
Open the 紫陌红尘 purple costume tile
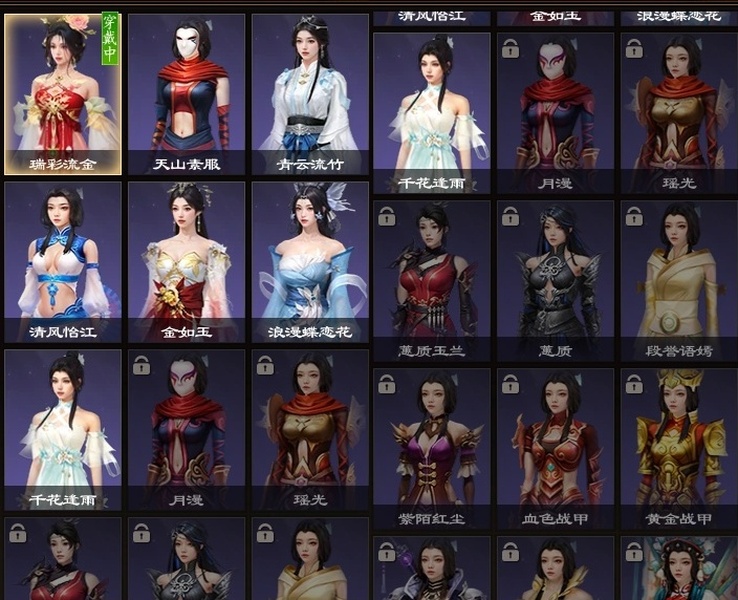pyautogui.click(x=432, y=448)
